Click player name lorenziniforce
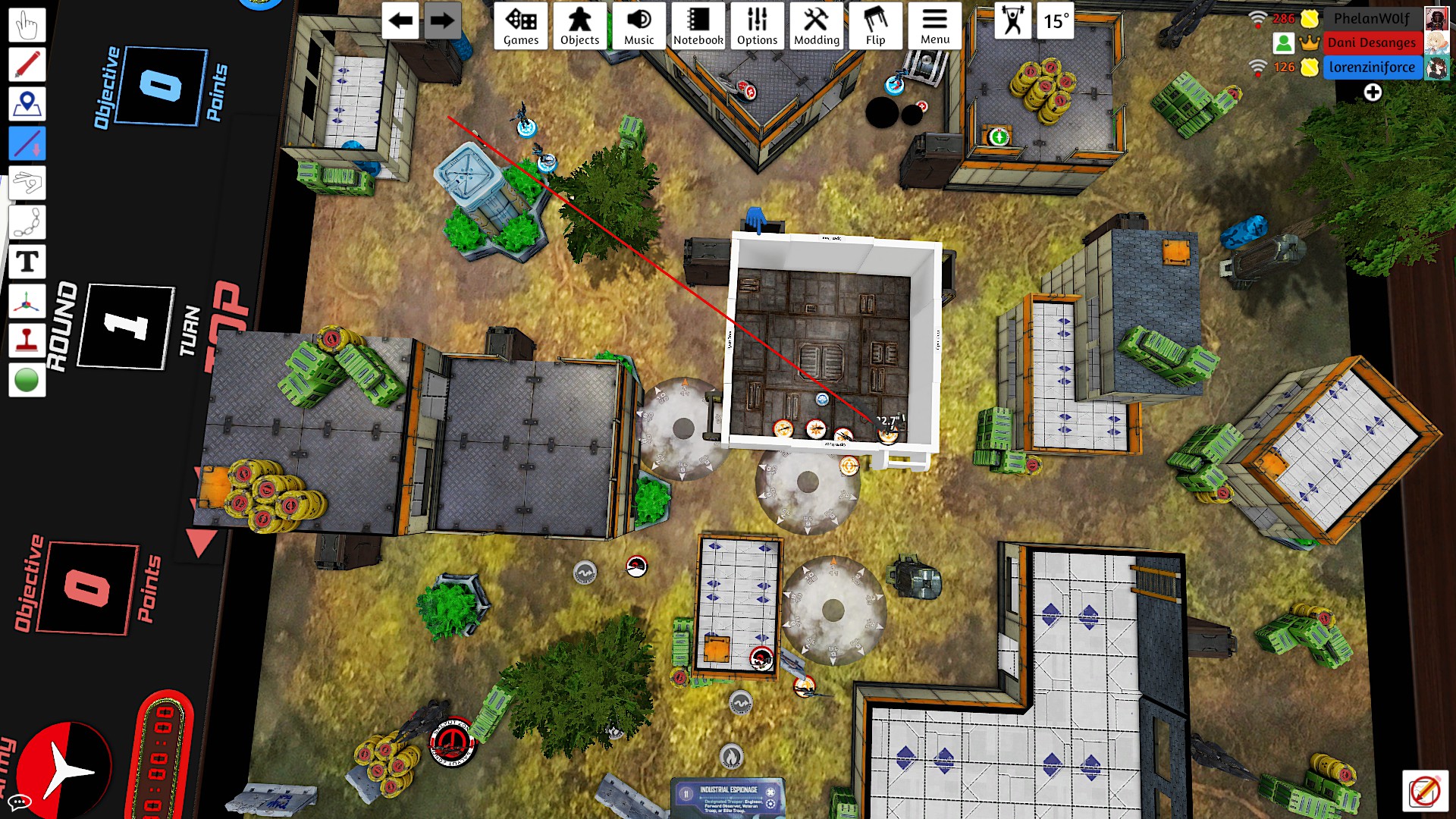The image size is (1456, 819). tap(1371, 67)
